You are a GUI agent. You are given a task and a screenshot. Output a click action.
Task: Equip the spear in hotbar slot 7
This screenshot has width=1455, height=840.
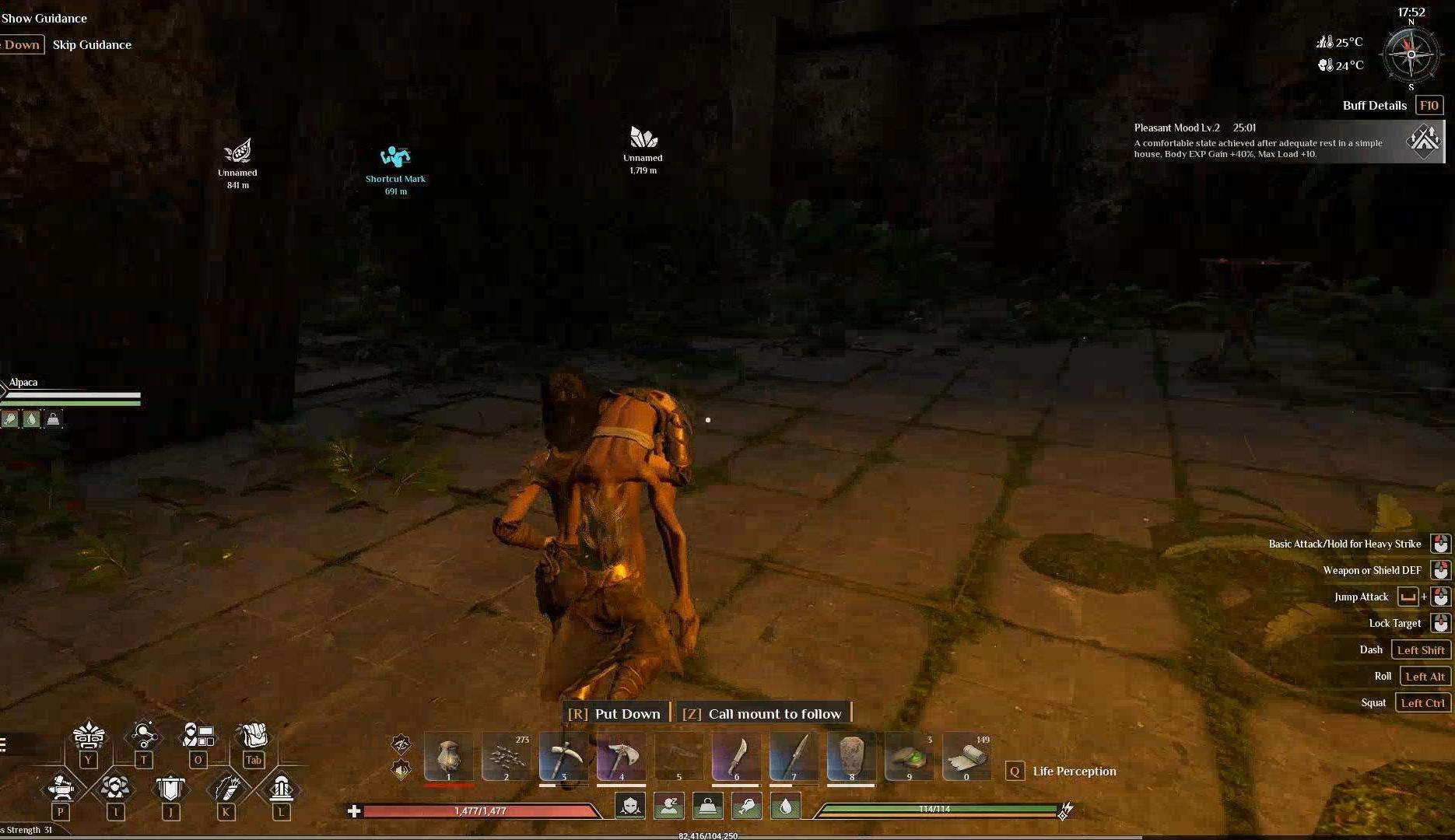click(794, 756)
